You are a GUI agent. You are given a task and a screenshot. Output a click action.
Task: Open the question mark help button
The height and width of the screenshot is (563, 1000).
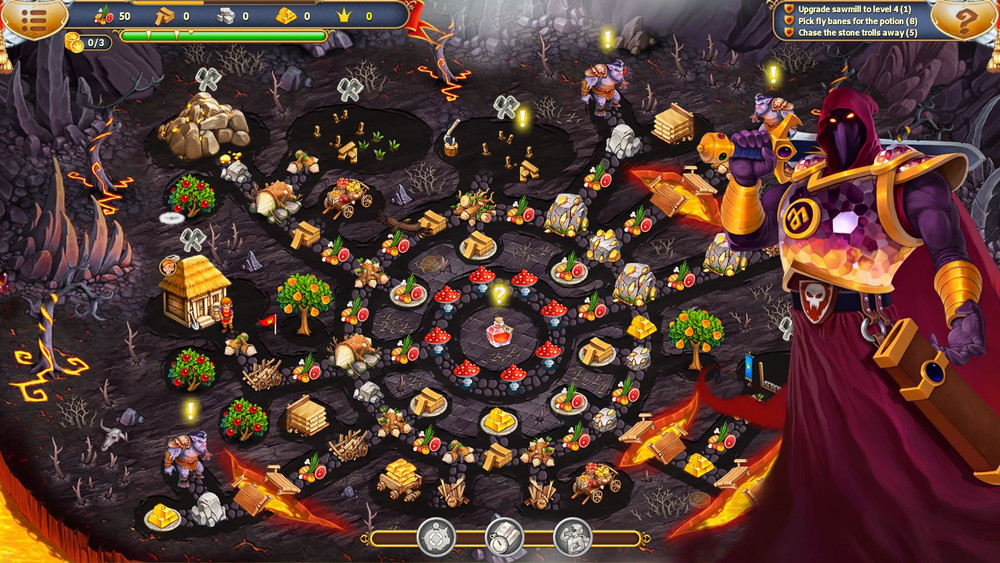point(965,21)
